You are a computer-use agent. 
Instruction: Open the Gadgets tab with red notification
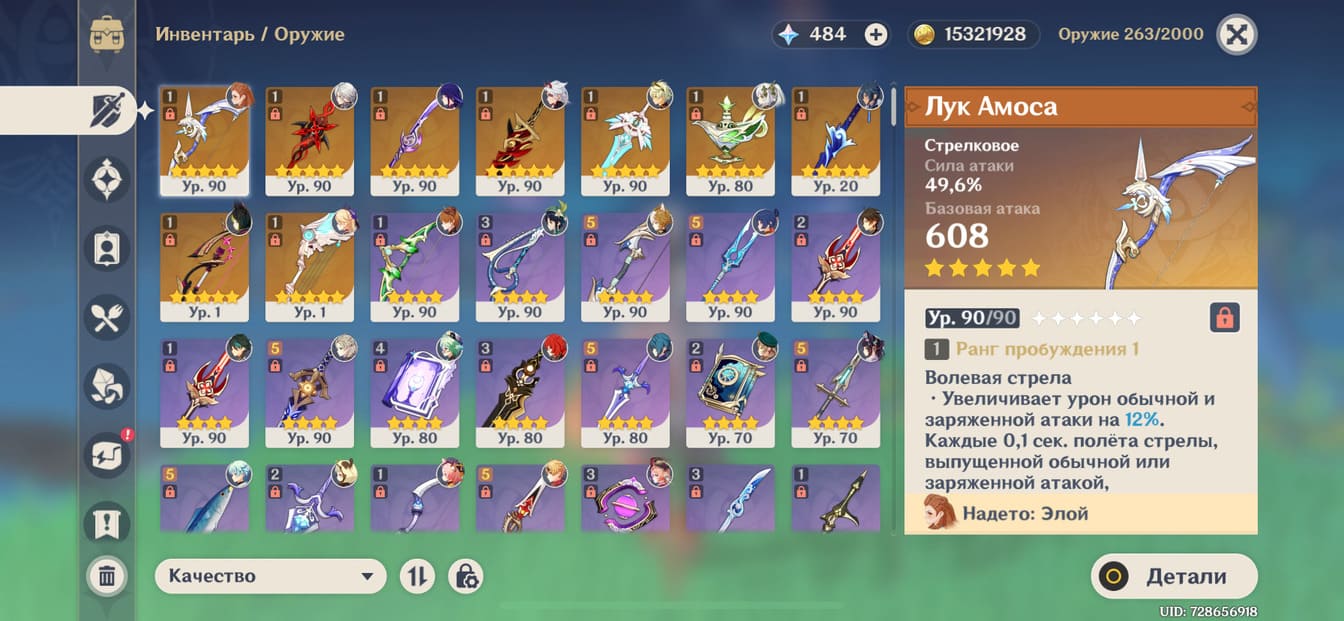[x=106, y=453]
